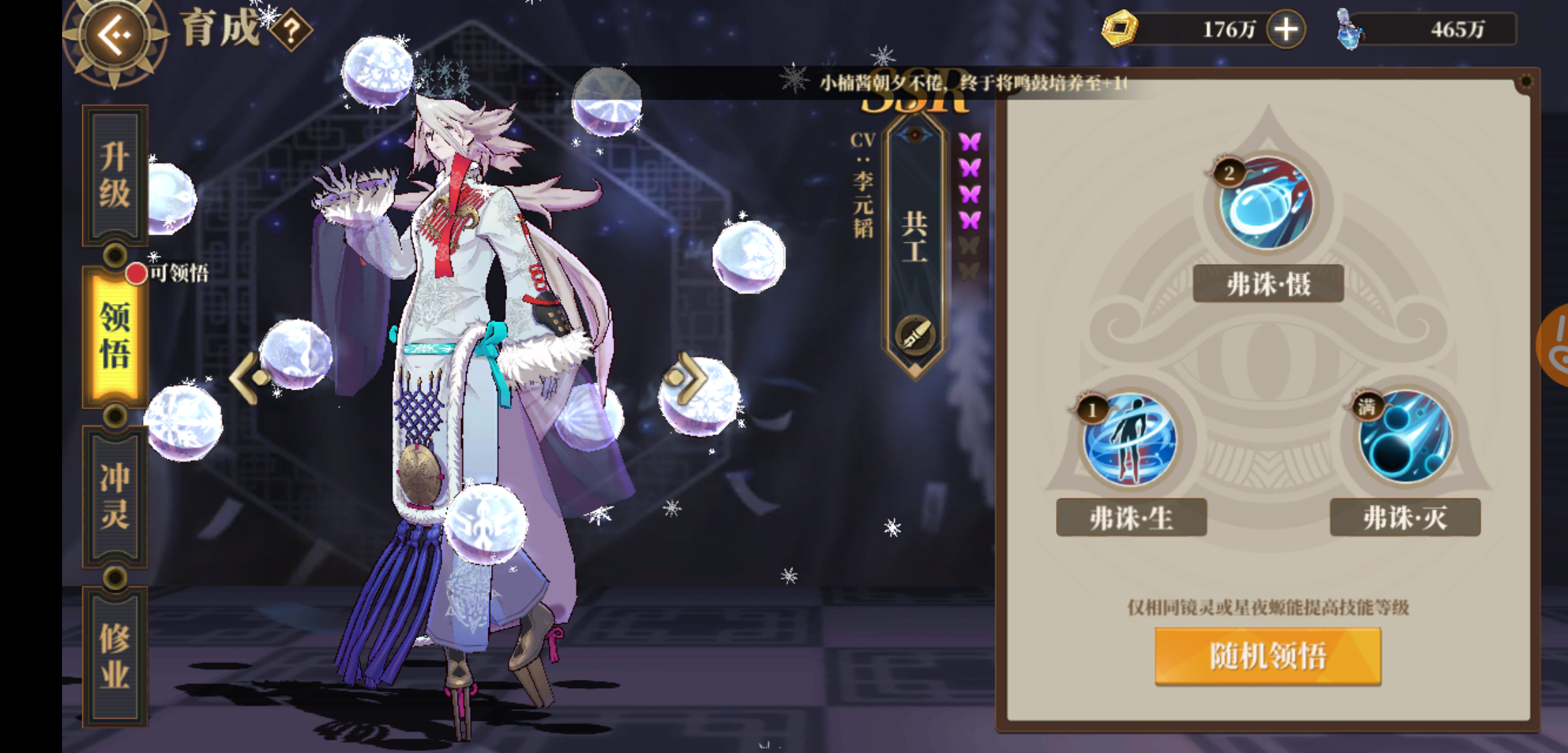Click the gold currency coin icon

[1121, 29]
